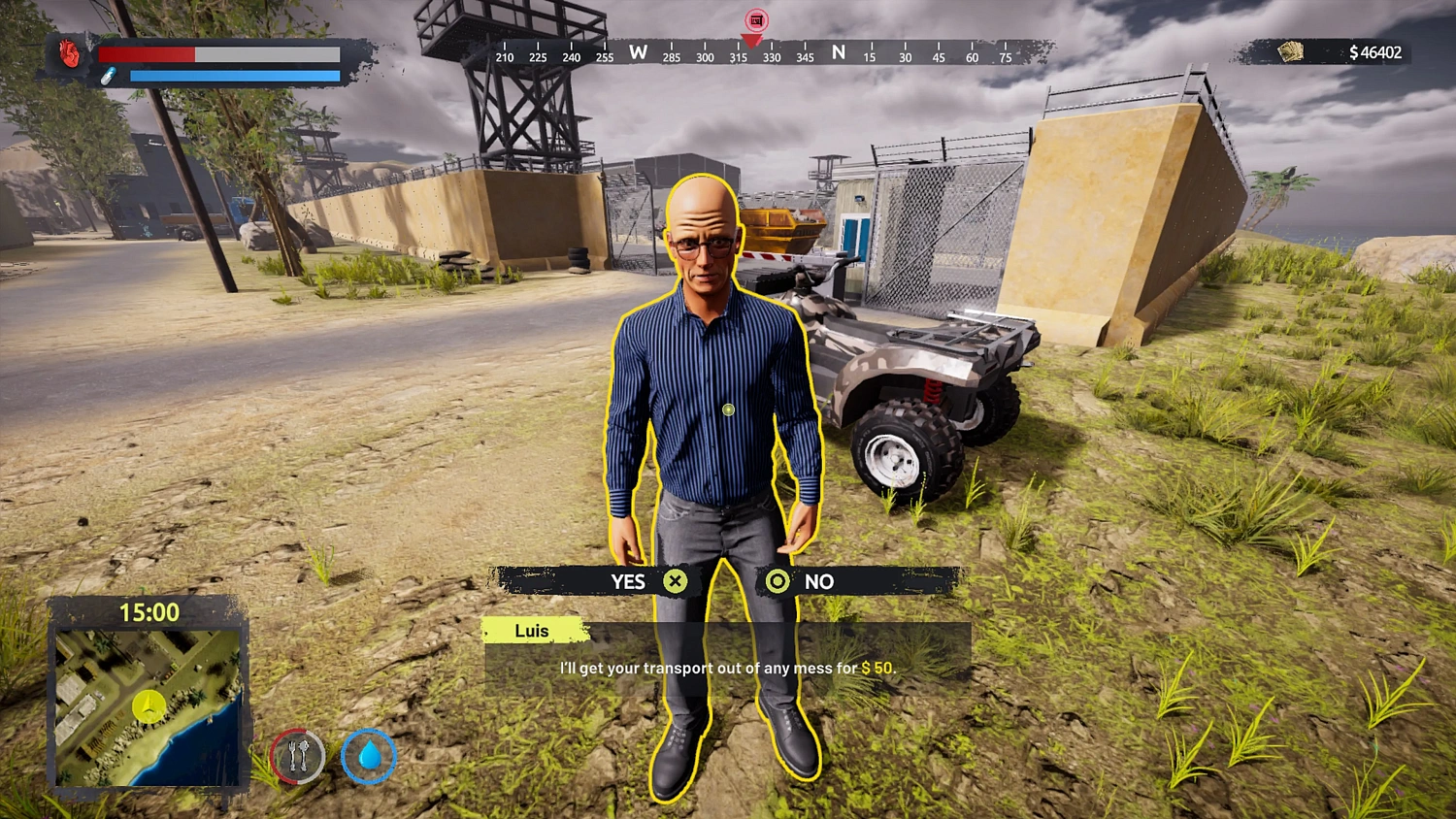Screen dimensions: 1456x819
Task: Click the 15:00 time display
Action: tap(150, 612)
